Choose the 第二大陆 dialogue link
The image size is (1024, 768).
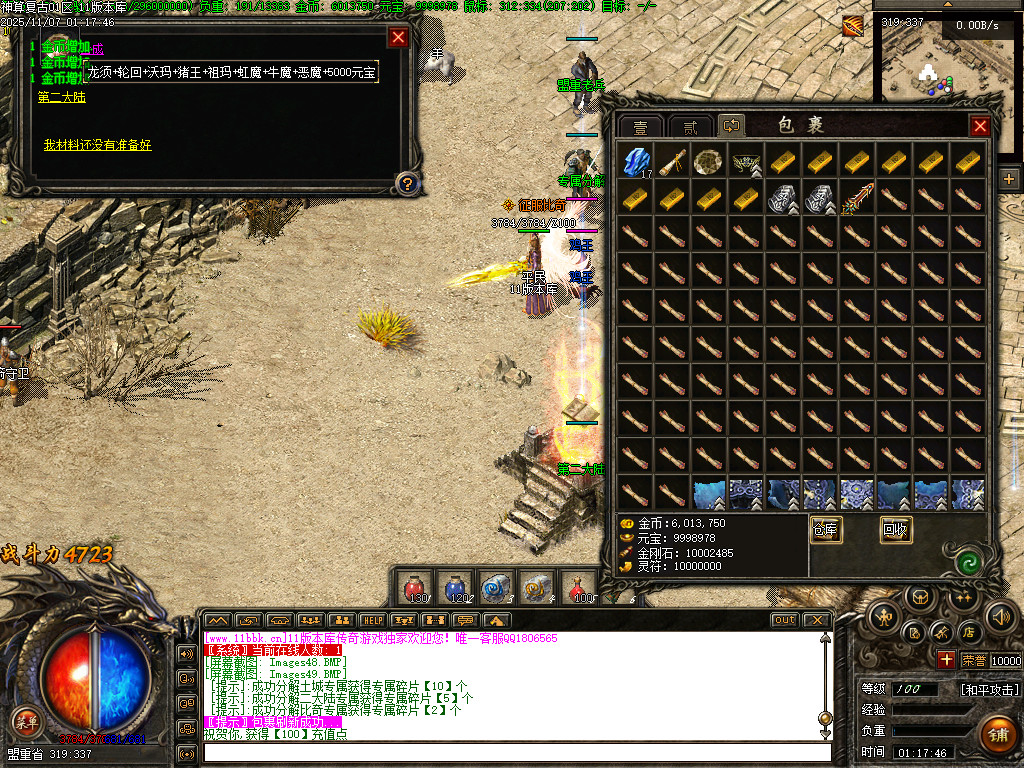pyautogui.click(x=62, y=97)
